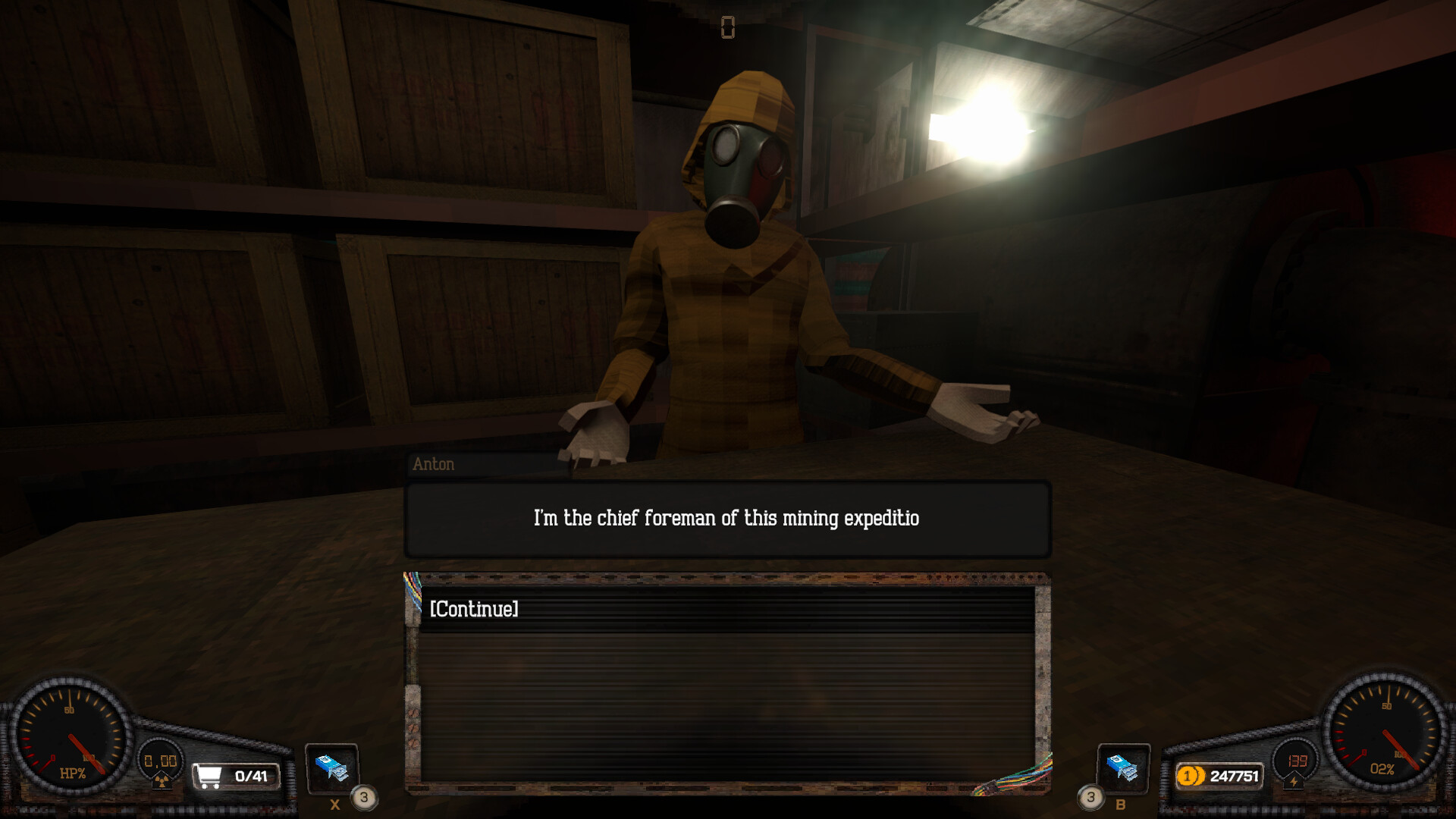Click the chief foreman dialogue text box

726,517
